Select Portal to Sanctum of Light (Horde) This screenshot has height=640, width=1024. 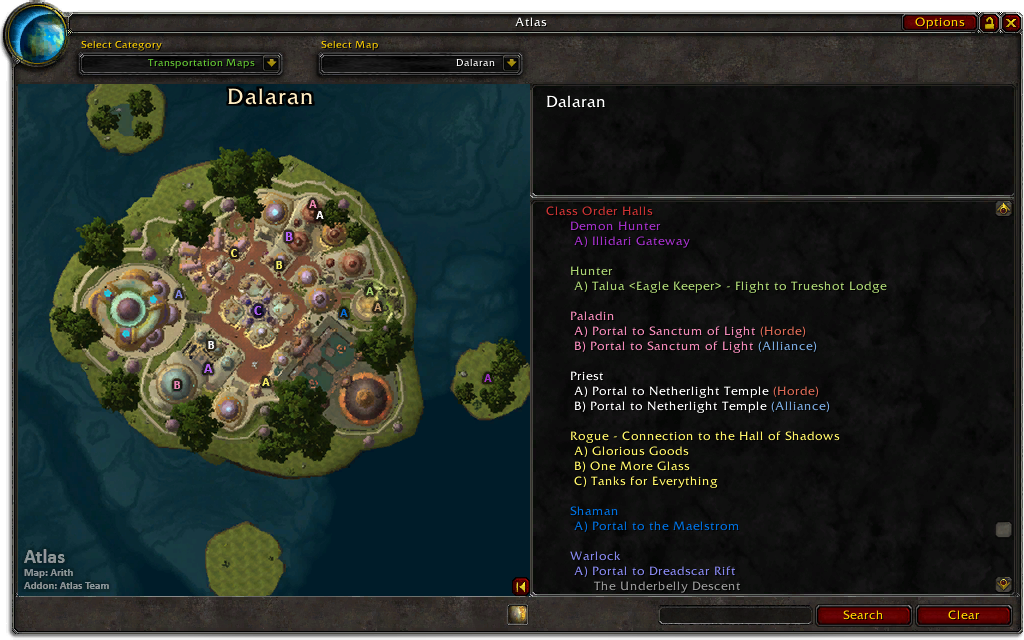pos(690,331)
